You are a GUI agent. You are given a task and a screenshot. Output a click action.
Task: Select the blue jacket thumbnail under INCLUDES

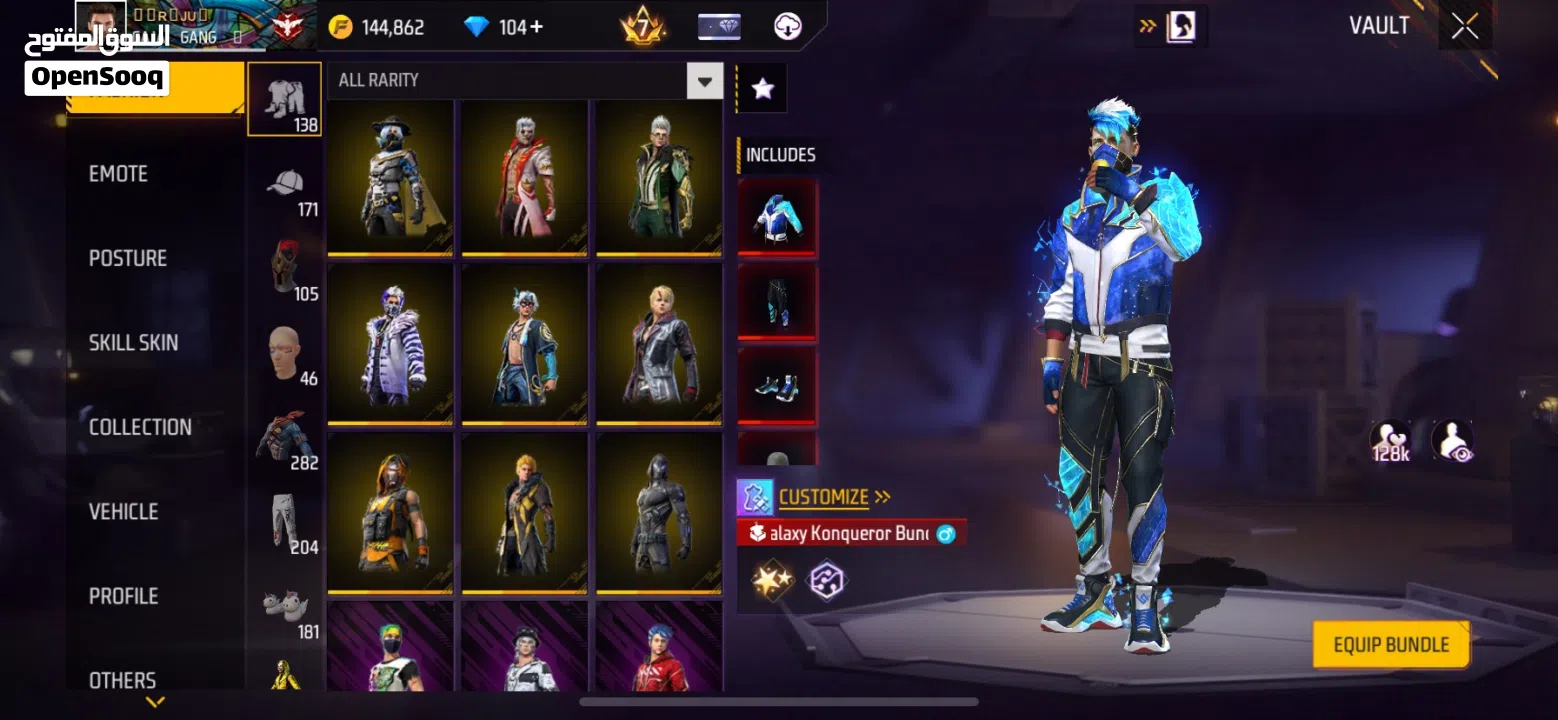tap(777, 217)
